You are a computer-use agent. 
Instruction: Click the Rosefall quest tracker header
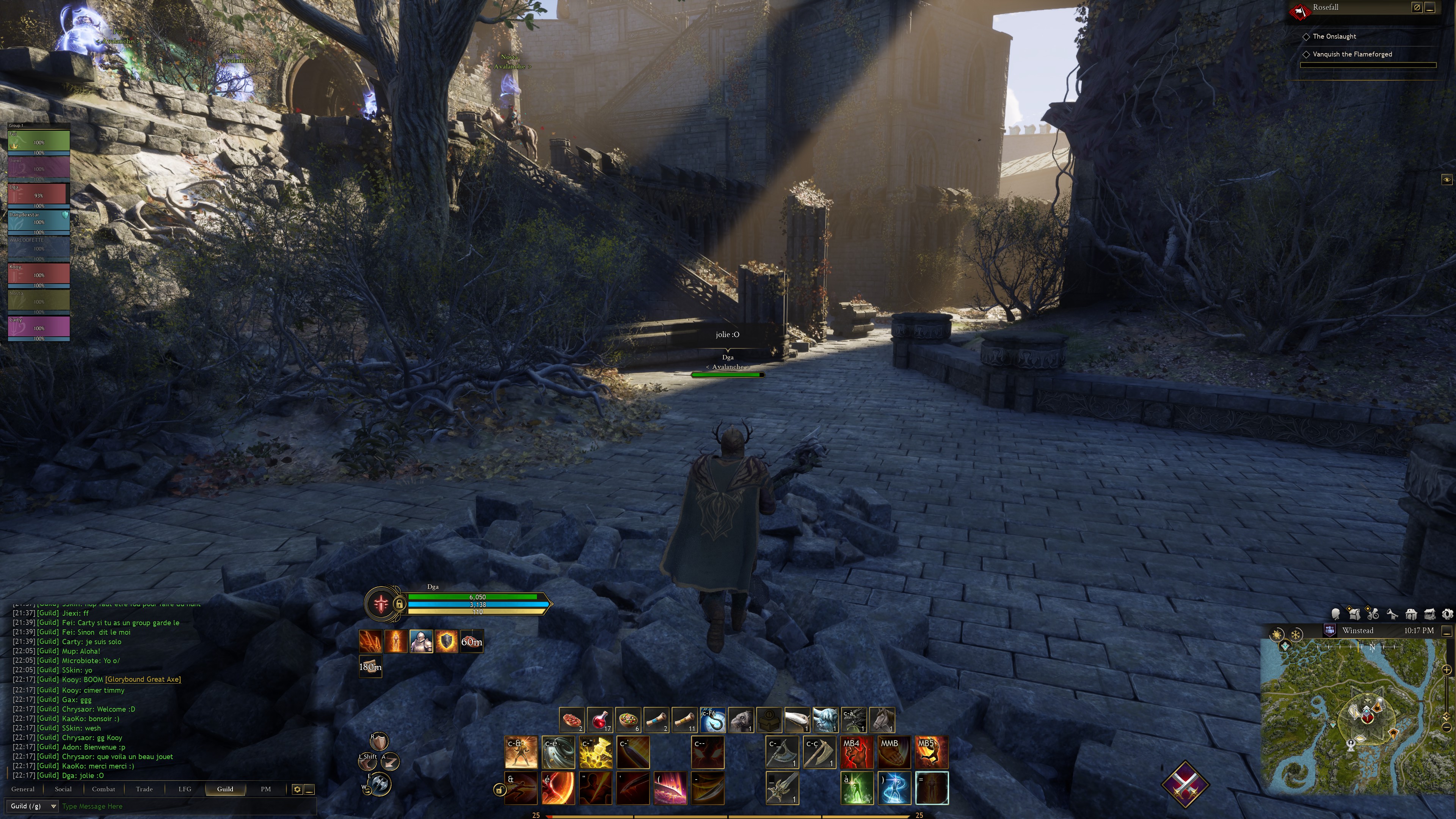(x=1326, y=7)
